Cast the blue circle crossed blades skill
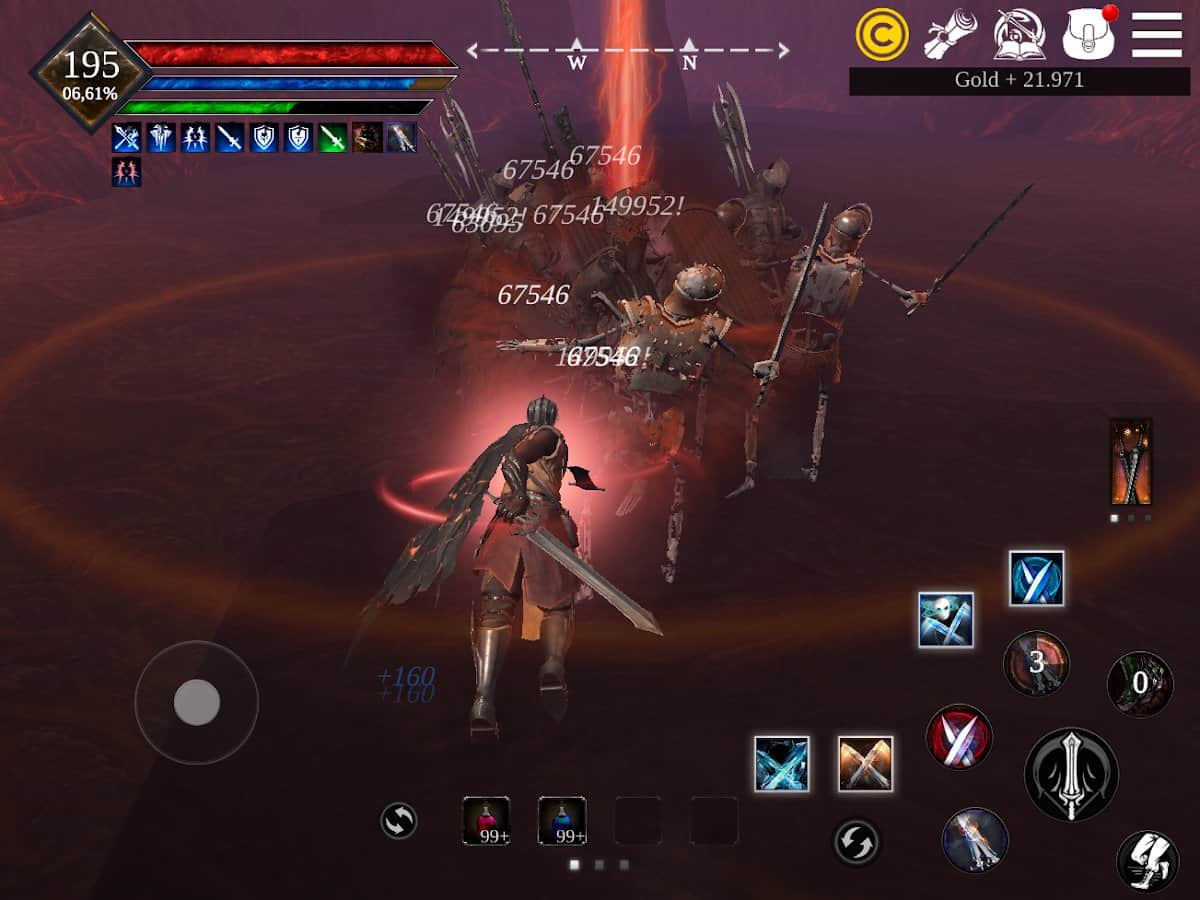This screenshot has height=900, width=1200. pyautogui.click(x=1036, y=579)
